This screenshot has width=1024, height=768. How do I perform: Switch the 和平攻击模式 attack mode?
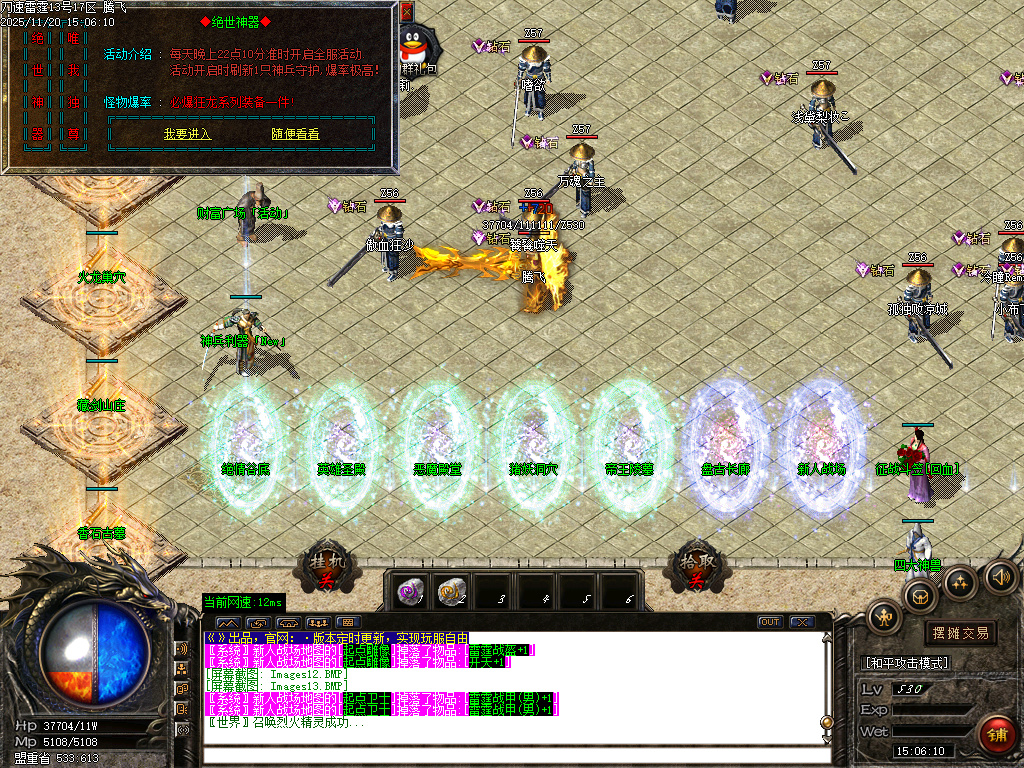[905, 663]
